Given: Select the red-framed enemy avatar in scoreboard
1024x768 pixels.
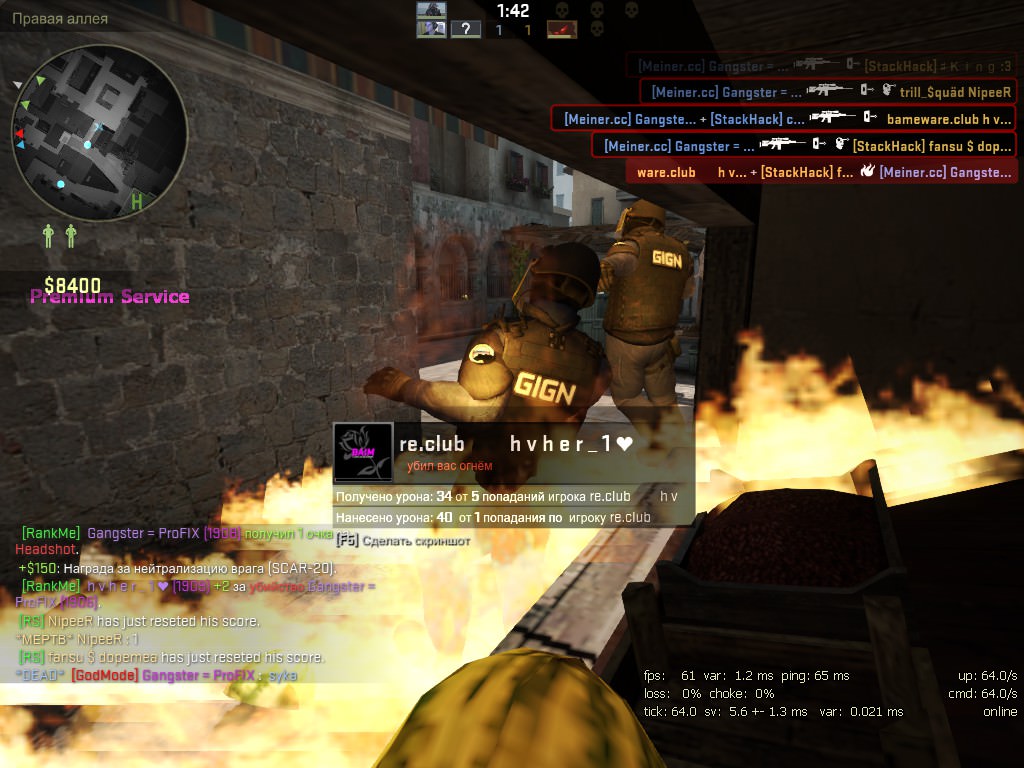Looking at the screenshot, I should [x=562, y=29].
